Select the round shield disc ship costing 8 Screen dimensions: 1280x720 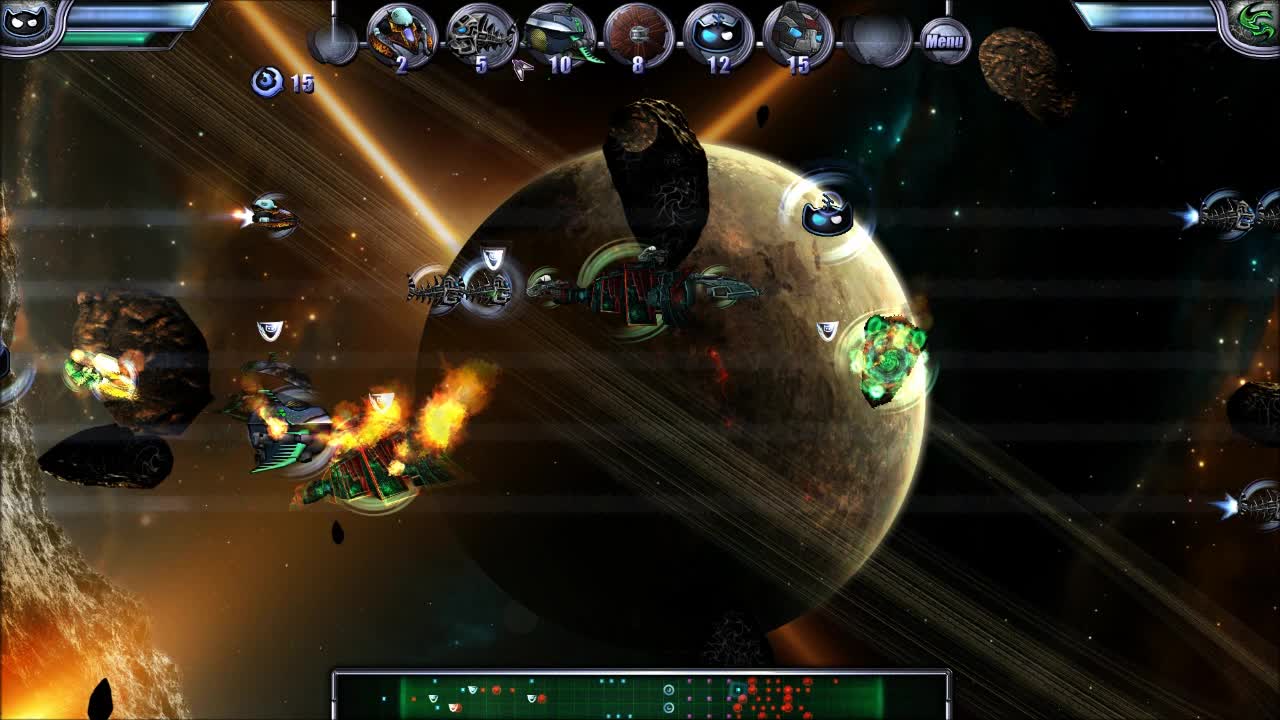pyautogui.click(x=637, y=32)
